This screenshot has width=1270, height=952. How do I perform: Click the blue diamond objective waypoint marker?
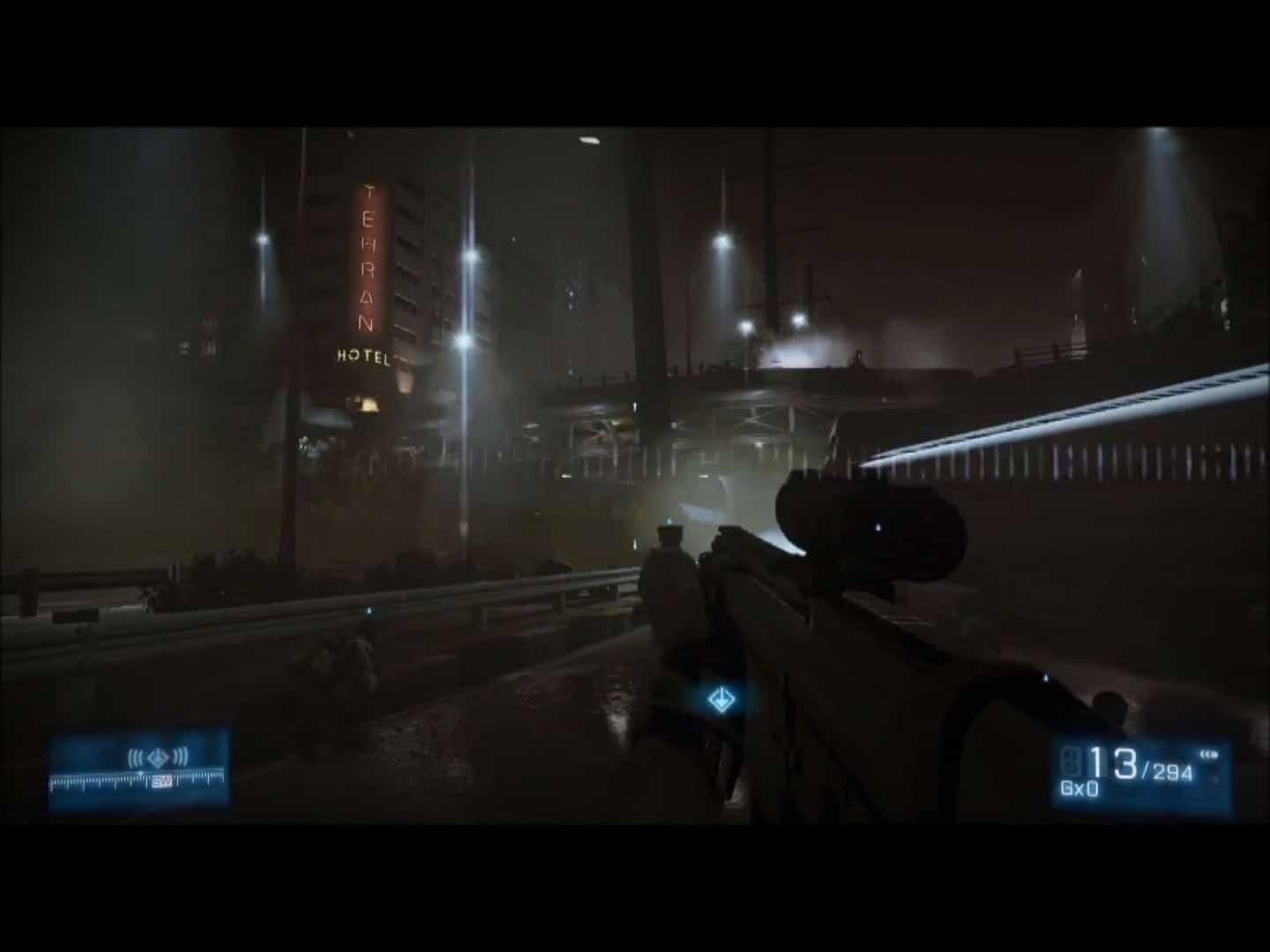click(x=722, y=700)
